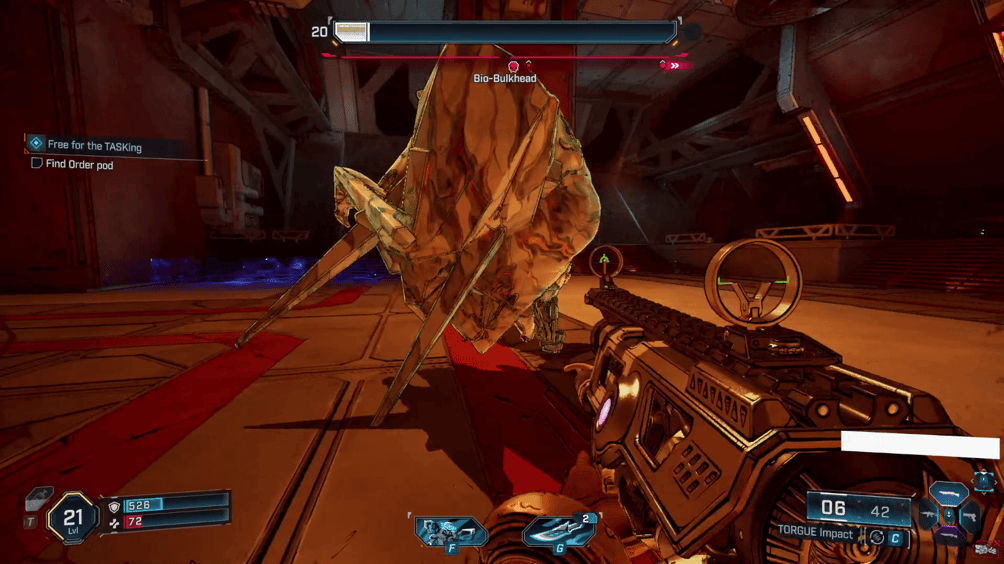Use the throwing knife ordnance icon

pyautogui.click(x=558, y=531)
